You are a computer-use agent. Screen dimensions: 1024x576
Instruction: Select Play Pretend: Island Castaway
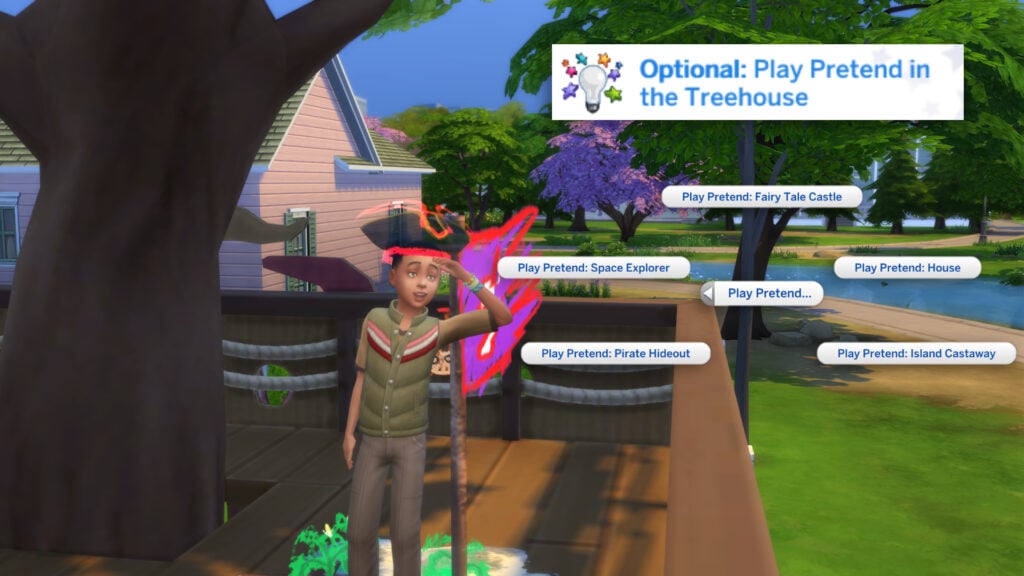(916, 353)
